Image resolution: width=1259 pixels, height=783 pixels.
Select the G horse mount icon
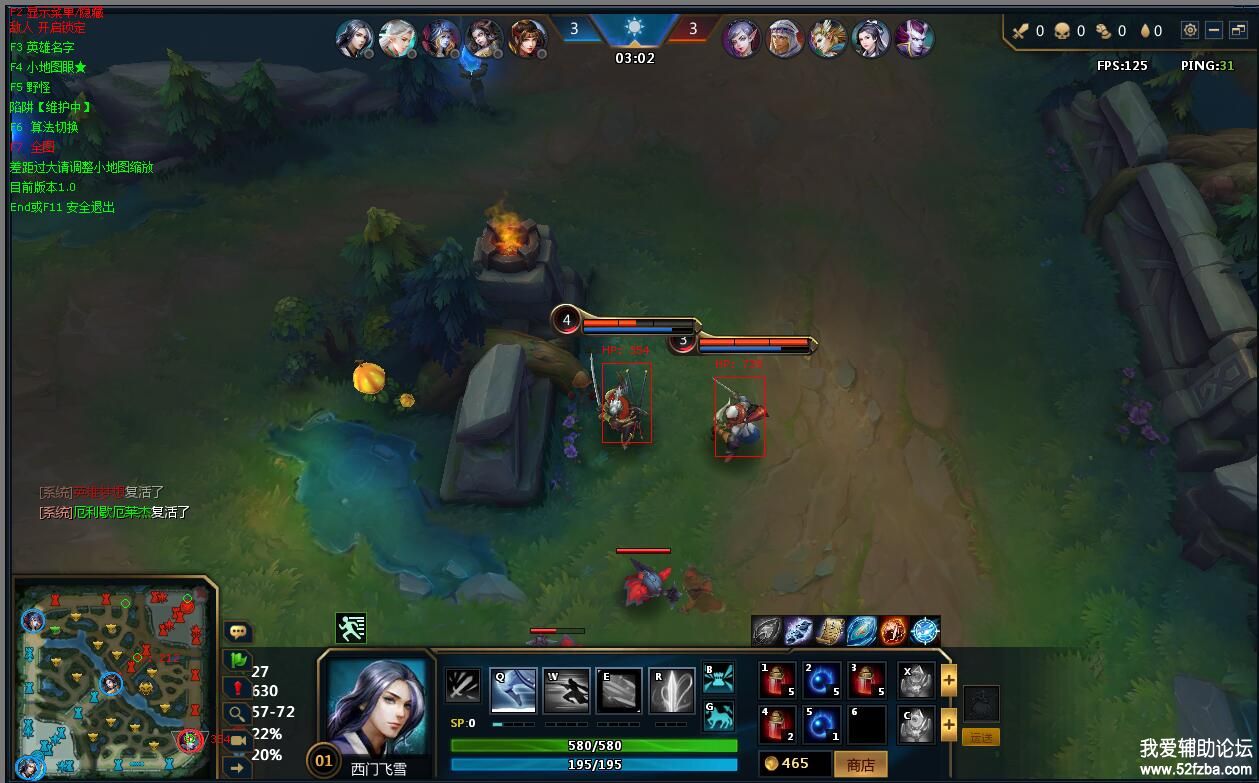point(718,716)
